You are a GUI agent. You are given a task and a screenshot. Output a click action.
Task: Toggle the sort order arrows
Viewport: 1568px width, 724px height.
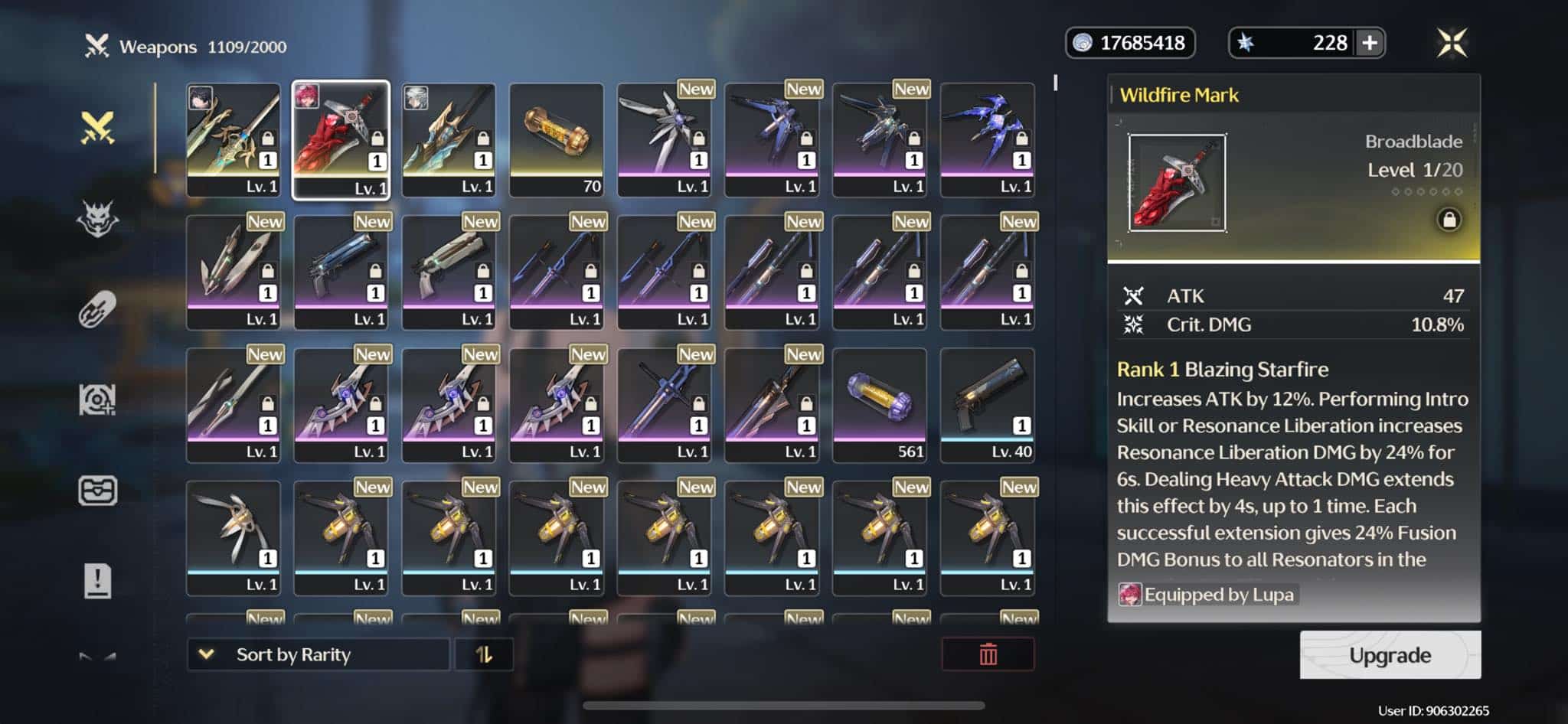point(484,655)
